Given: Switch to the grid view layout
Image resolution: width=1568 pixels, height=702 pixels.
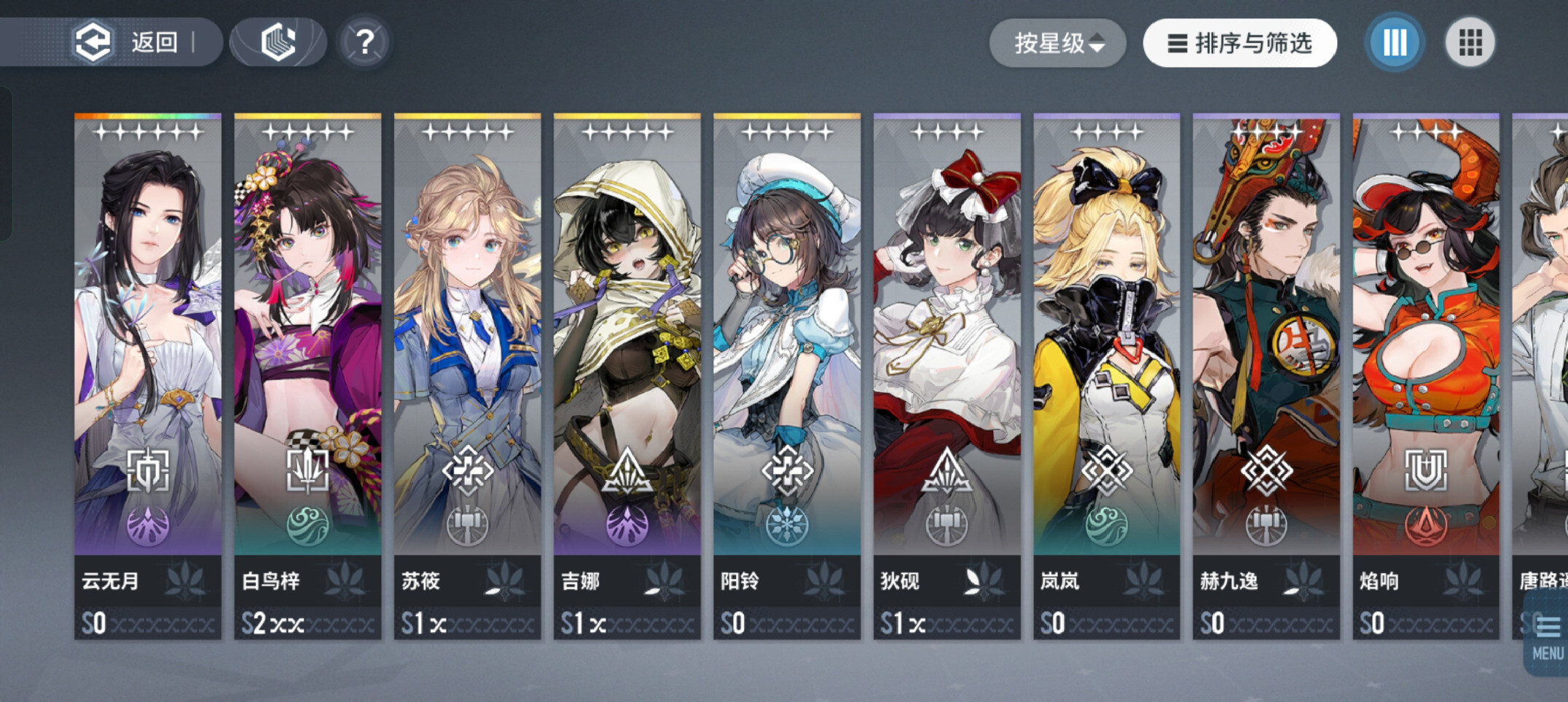Looking at the screenshot, I should click(x=1470, y=42).
